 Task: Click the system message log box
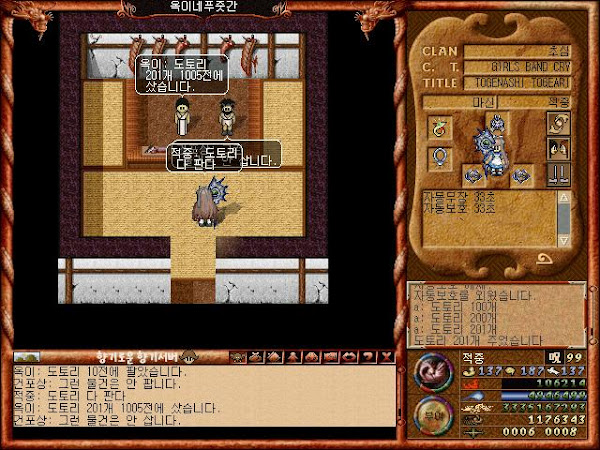click(x=495, y=314)
